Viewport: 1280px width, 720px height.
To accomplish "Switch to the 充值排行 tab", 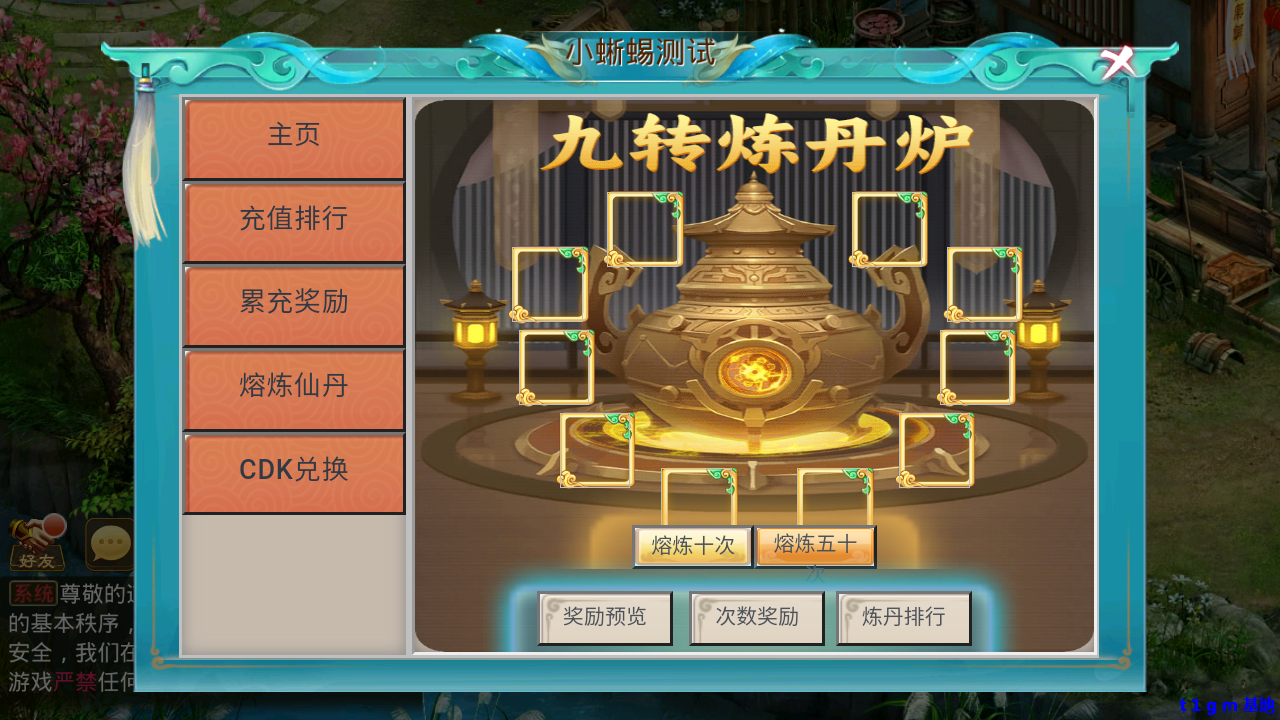I will [x=294, y=220].
